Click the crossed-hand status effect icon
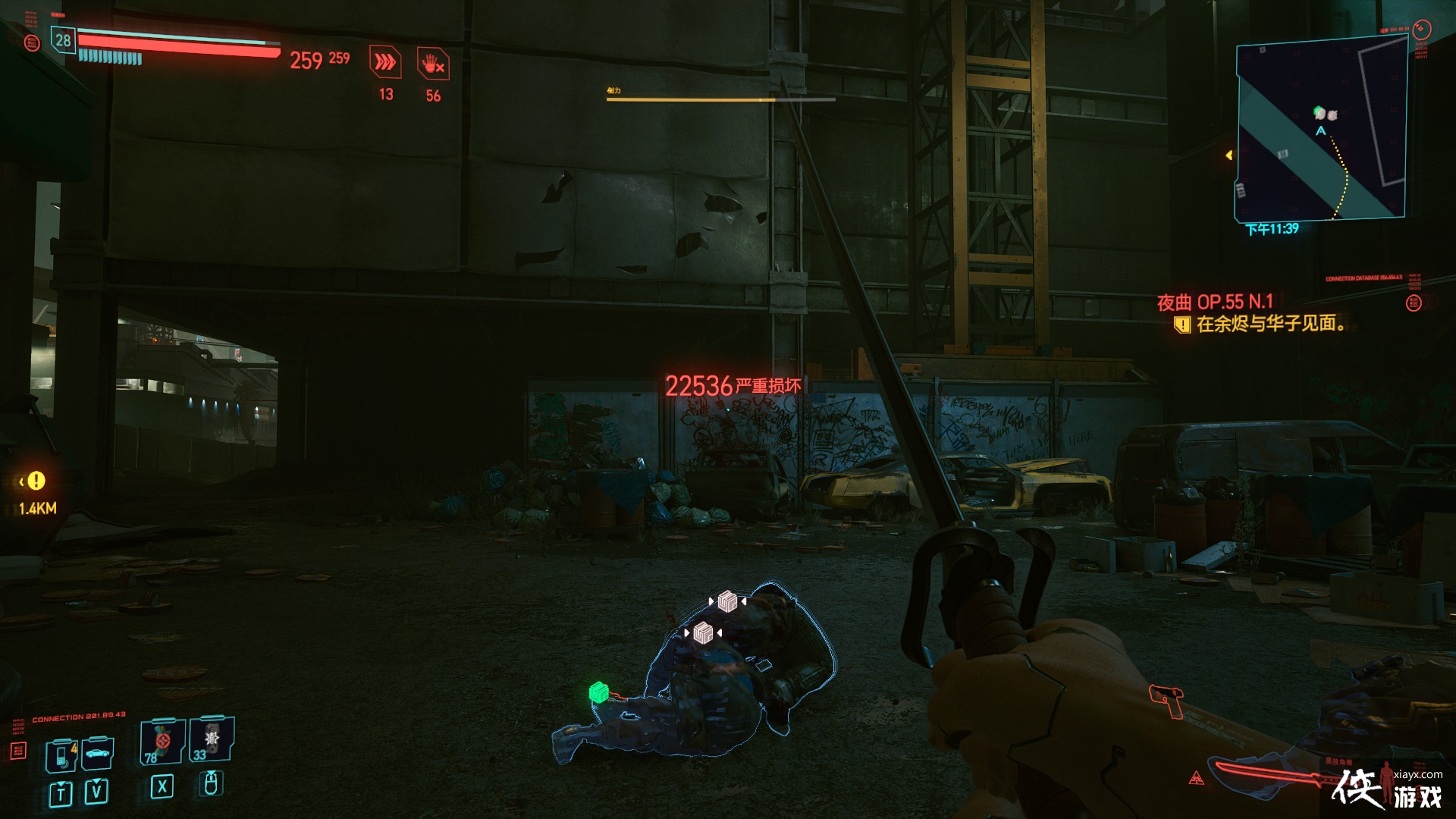This screenshot has width=1456, height=819. point(433,64)
